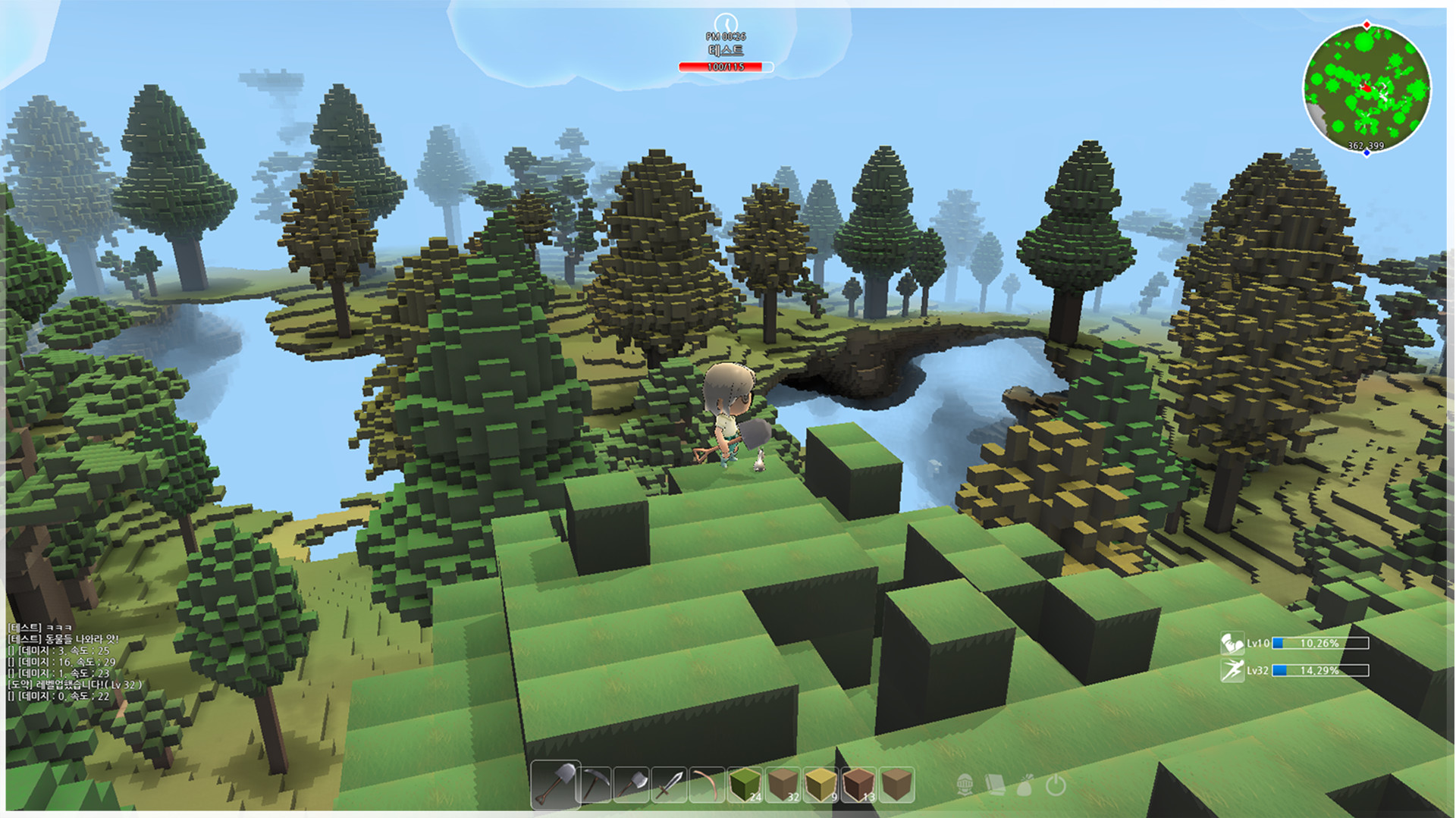Click the Lv10 combat skill icon

1232,642
